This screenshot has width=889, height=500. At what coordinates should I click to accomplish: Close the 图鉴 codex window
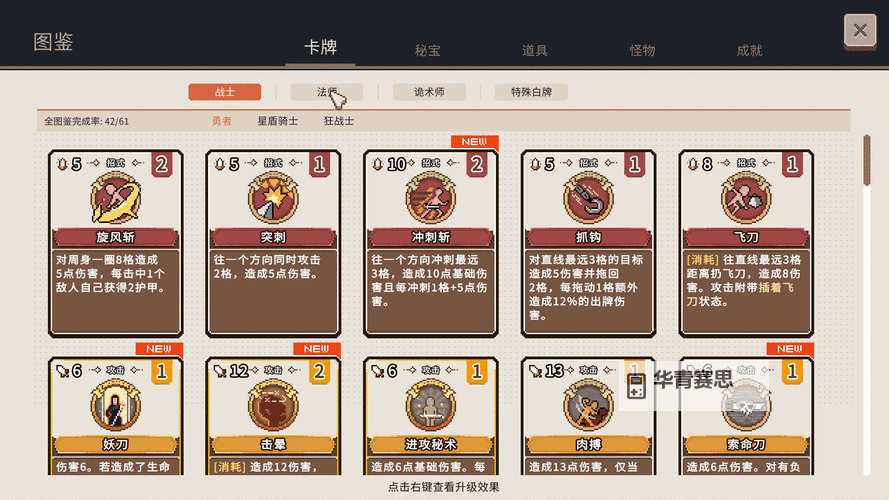click(860, 31)
